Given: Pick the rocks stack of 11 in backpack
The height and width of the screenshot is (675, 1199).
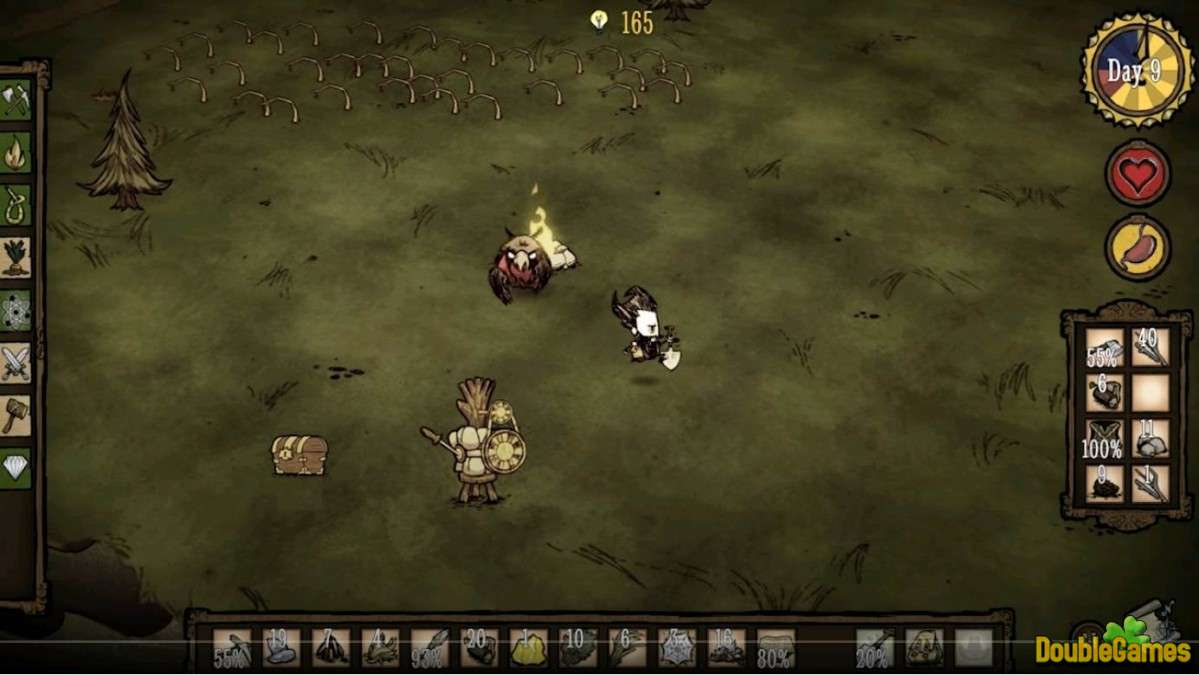Looking at the screenshot, I should coord(1151,438).
